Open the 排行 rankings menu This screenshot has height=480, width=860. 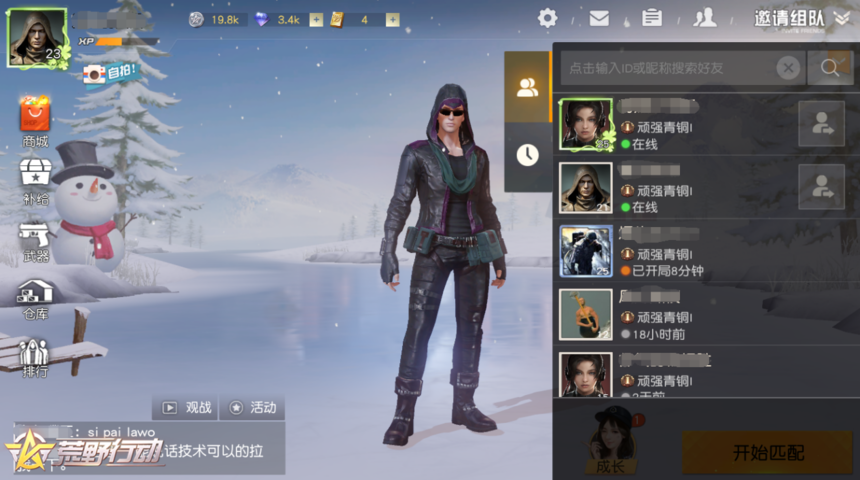pos(35,357)
